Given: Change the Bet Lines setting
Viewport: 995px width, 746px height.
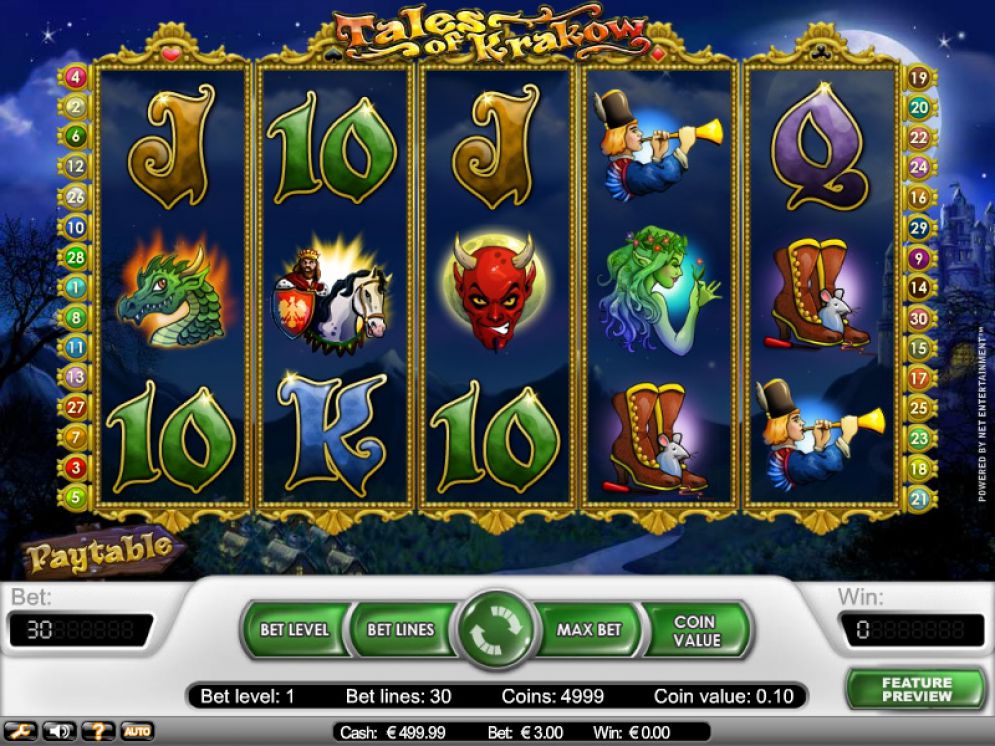Looking at the screenshot, I should (400, 630).
